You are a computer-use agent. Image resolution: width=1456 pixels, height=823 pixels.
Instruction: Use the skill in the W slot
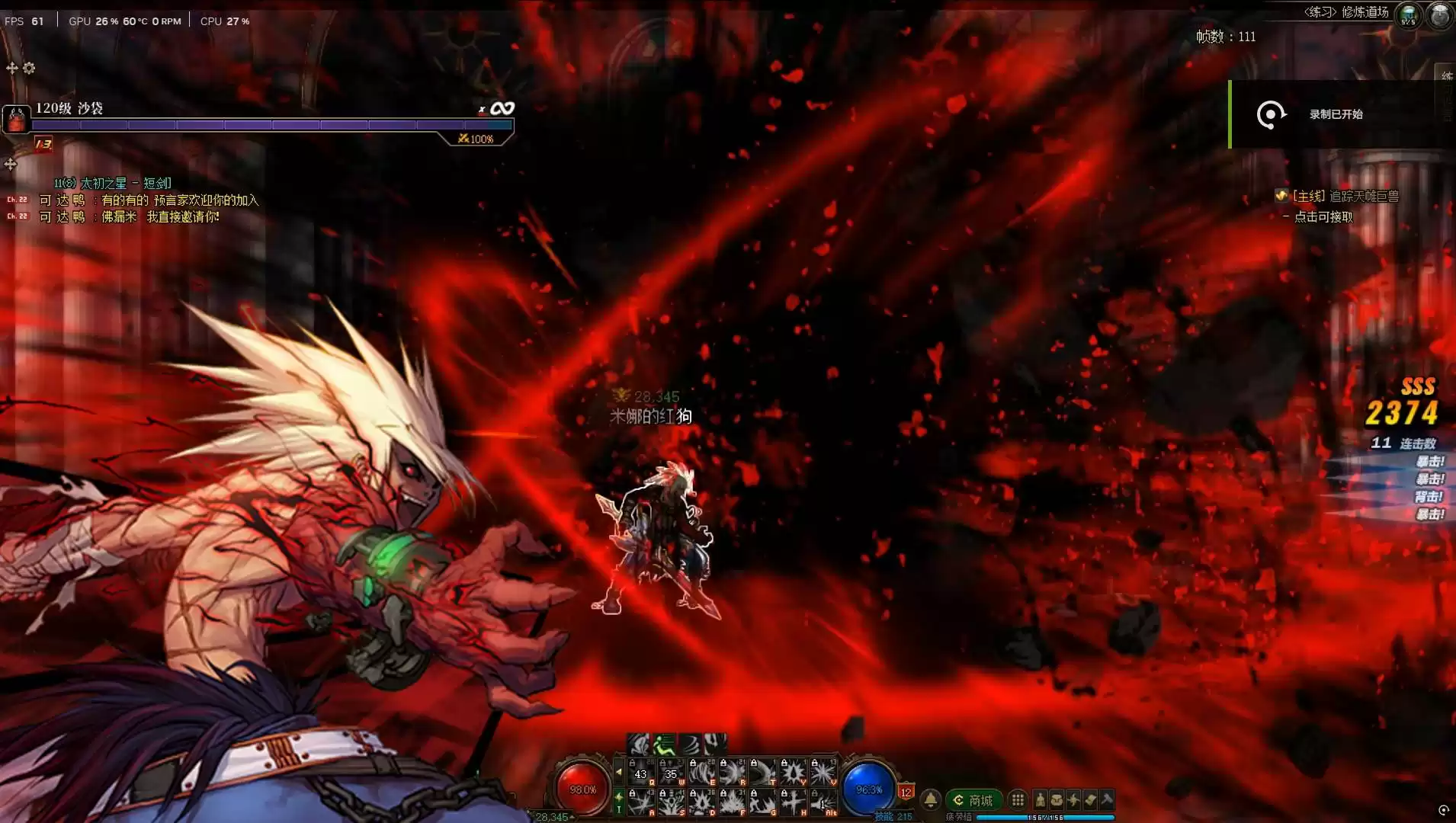coord(672,773)
